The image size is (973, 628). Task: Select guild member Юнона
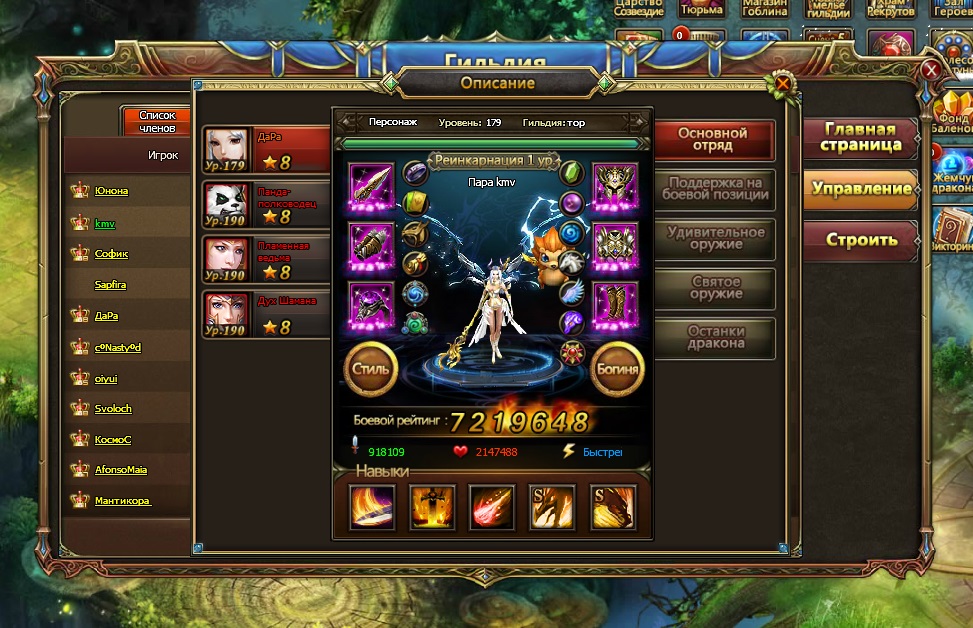coord(111,191)
